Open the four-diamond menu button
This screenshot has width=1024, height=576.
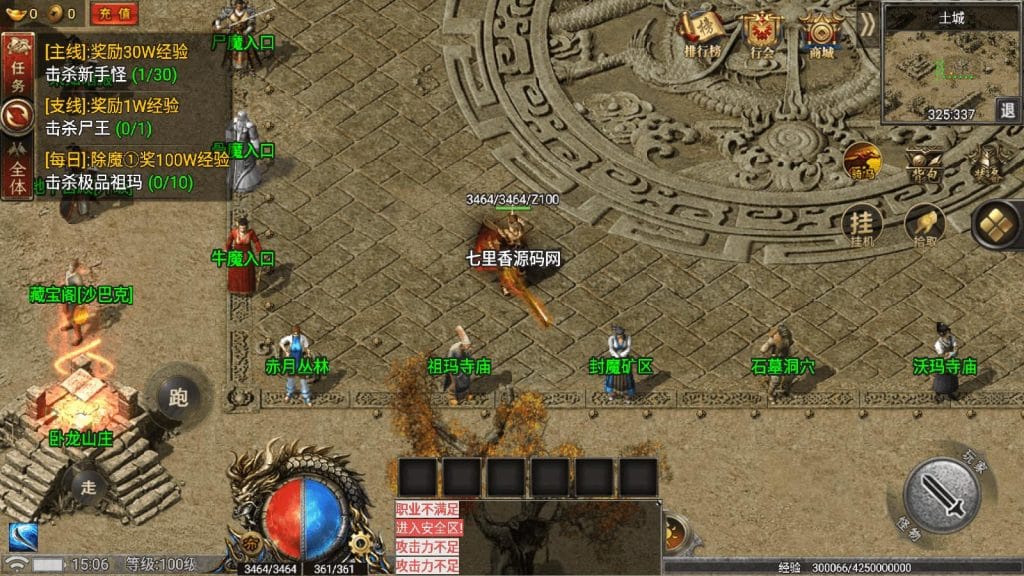tap(995, 224)
